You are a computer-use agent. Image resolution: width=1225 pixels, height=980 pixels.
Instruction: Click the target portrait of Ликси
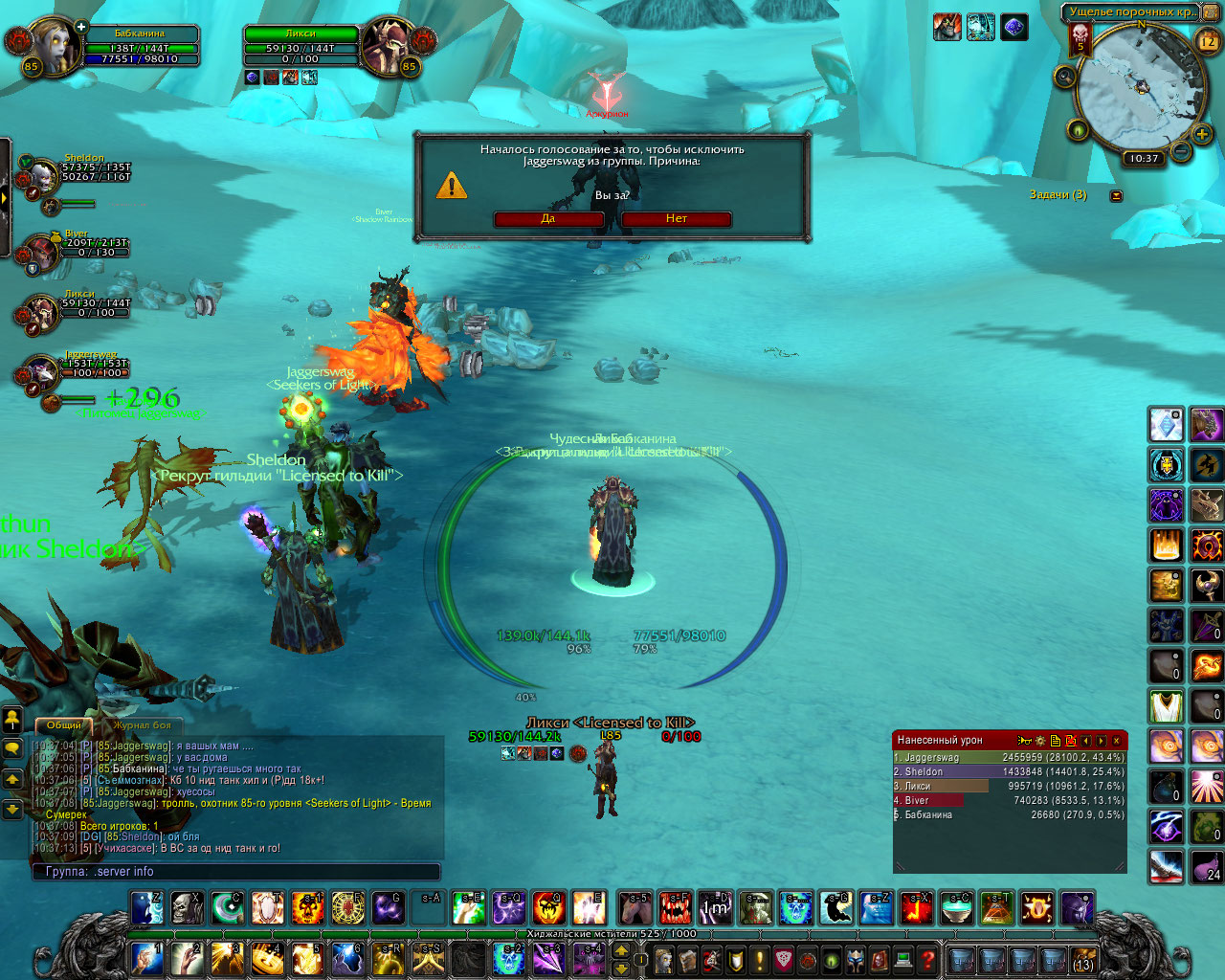tap(389, 48)
